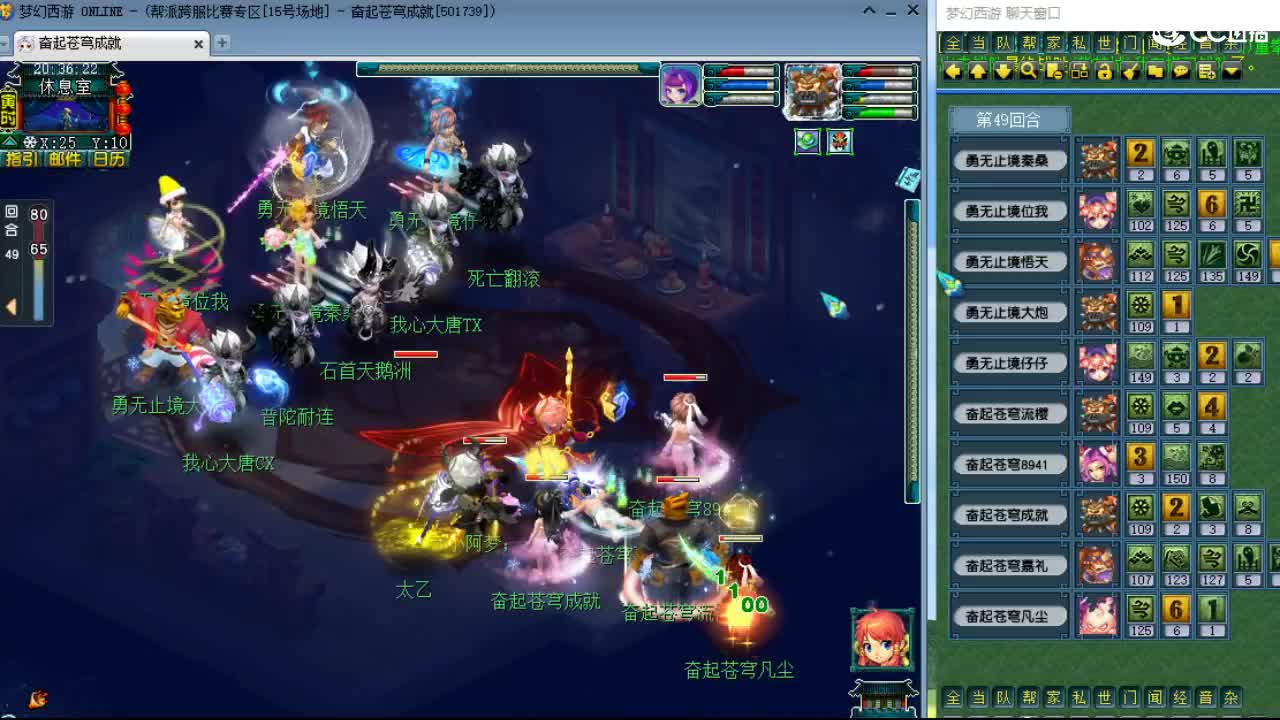Click the yellow down-arrow icon in chat toolbar
The image size is (1280, 720).
pos(1005,72)
